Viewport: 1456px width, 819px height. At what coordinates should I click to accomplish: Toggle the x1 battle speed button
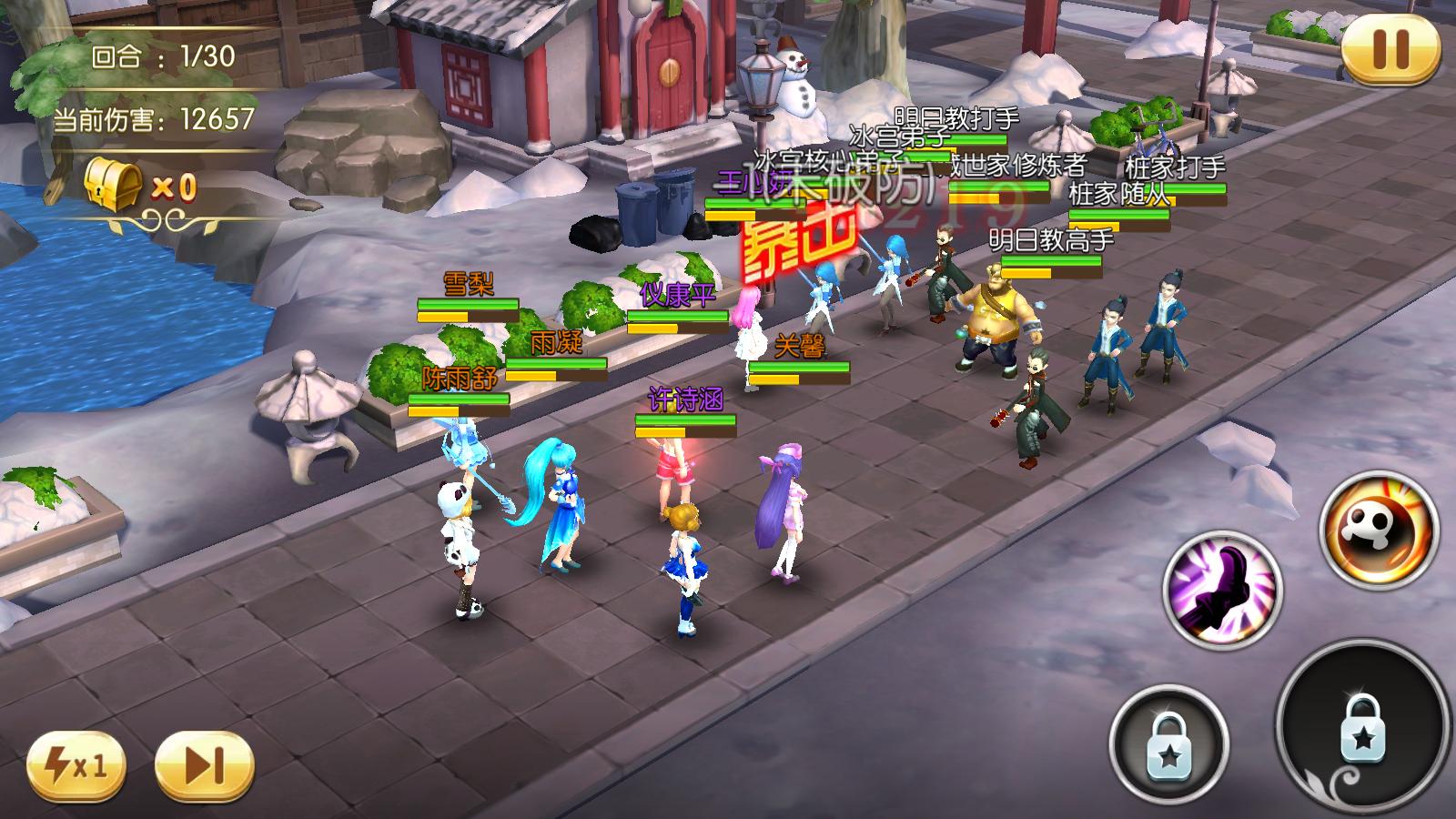(x=76, y=766)
